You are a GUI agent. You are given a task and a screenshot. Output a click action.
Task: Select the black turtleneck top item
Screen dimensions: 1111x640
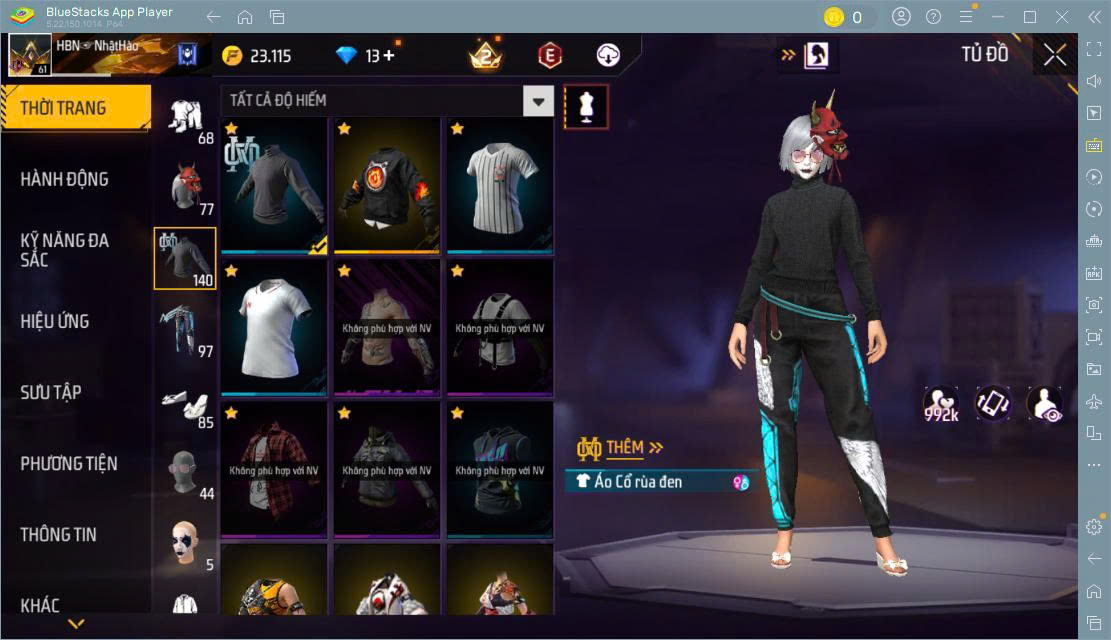tap(274, 186)
